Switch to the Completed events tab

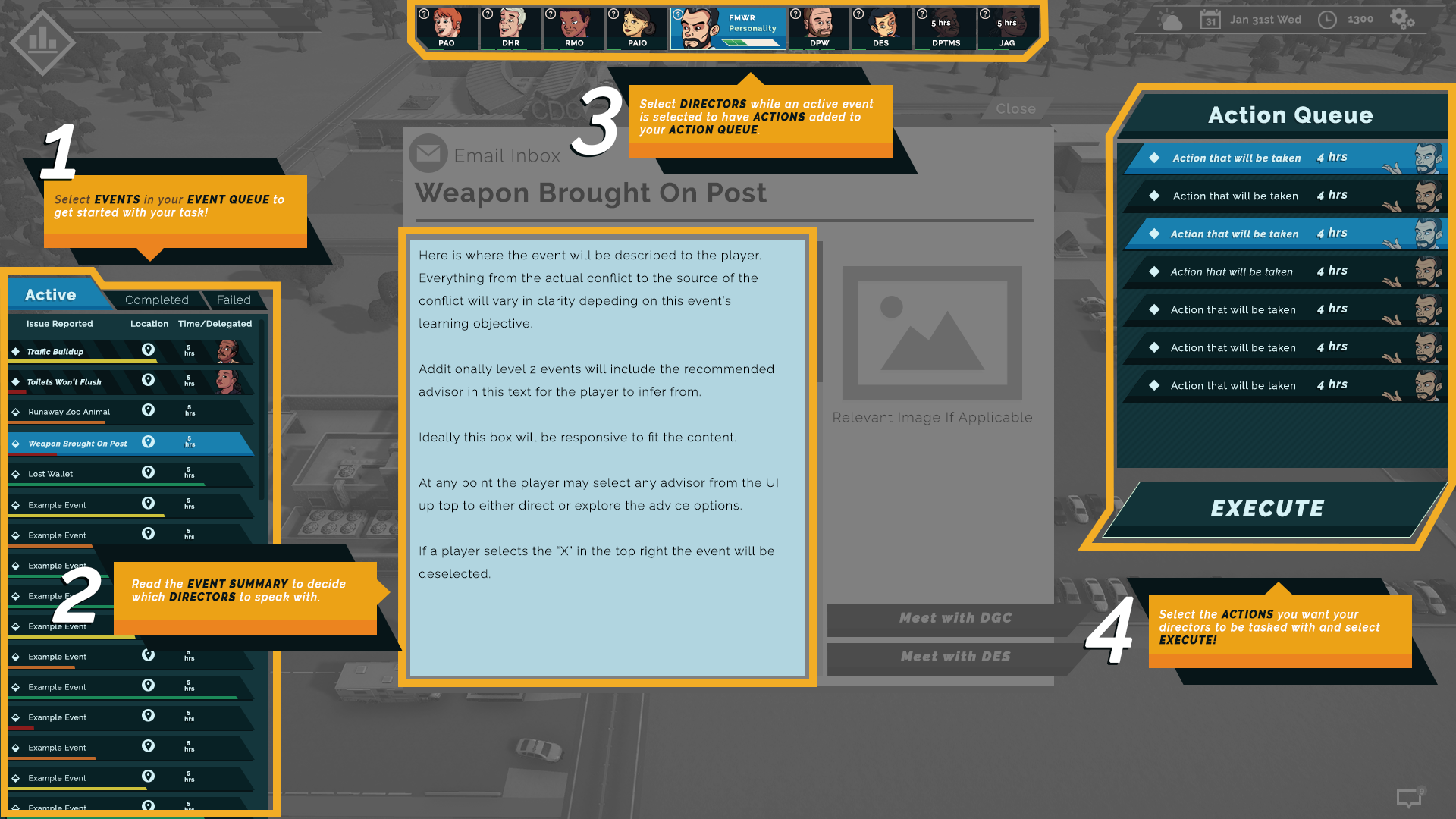156,300
